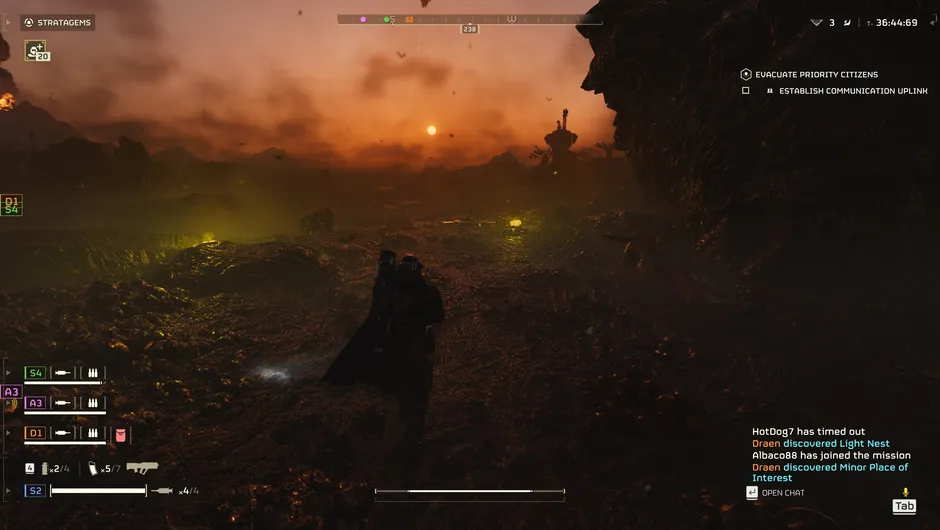Click the stim syringe icon beside S2
Image resolution: width=940 pixels, height=530 pixels.
tap(162, 491)
